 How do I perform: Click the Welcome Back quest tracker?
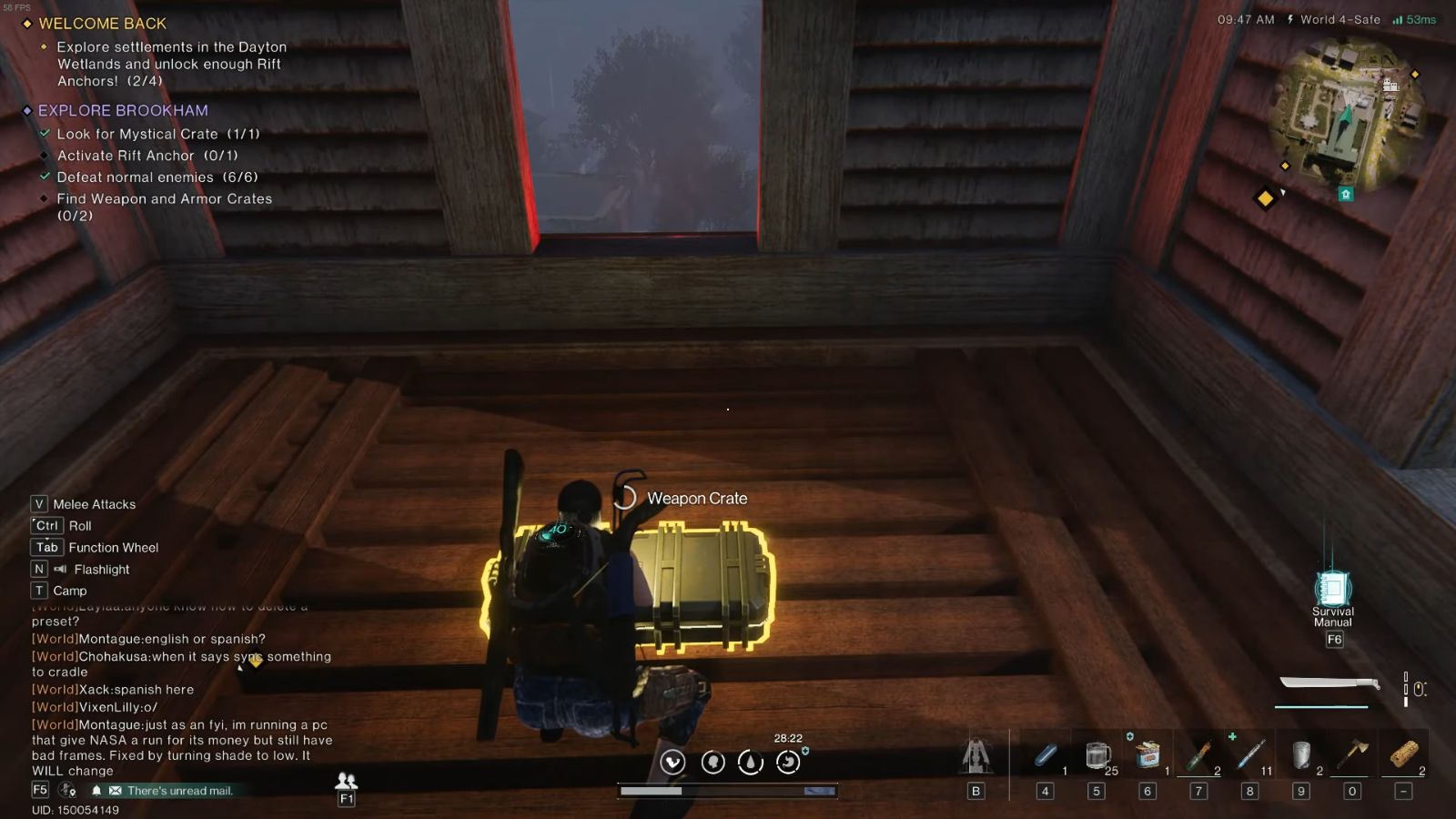[x=102, y=24]
